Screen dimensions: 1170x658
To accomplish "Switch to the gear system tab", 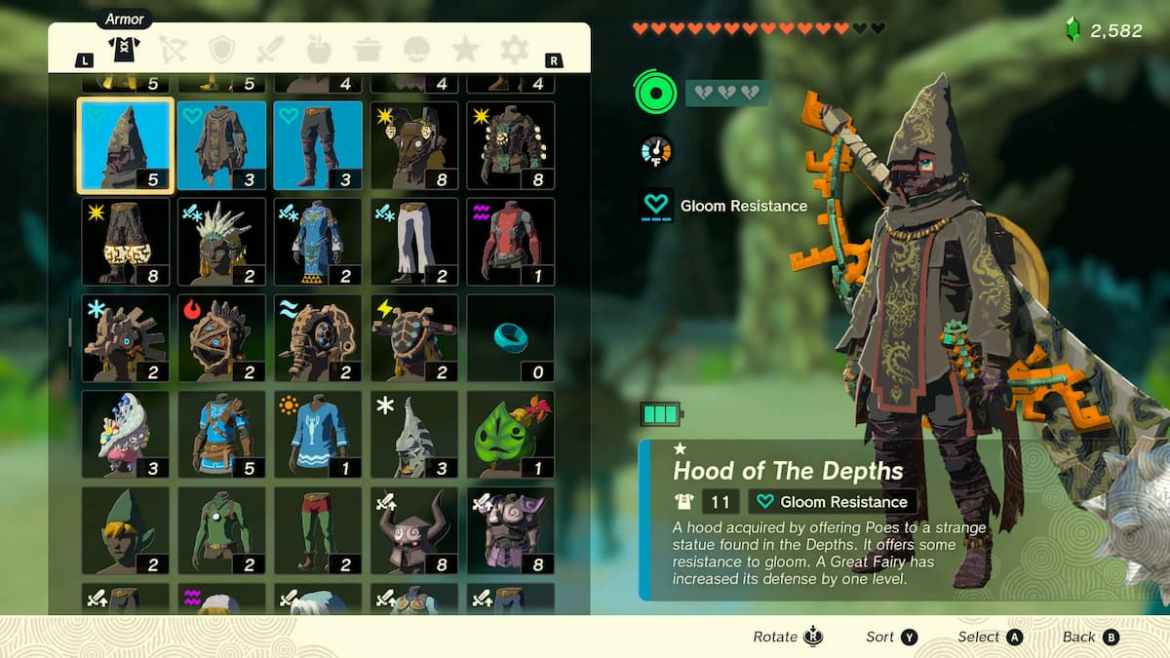I will (x=514, y=50).
